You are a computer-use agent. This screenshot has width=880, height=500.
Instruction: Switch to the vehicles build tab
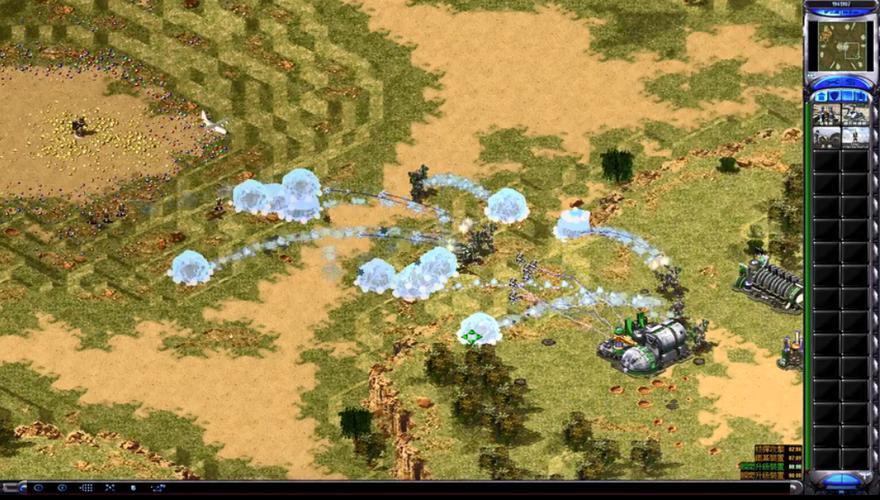(861, 96)
